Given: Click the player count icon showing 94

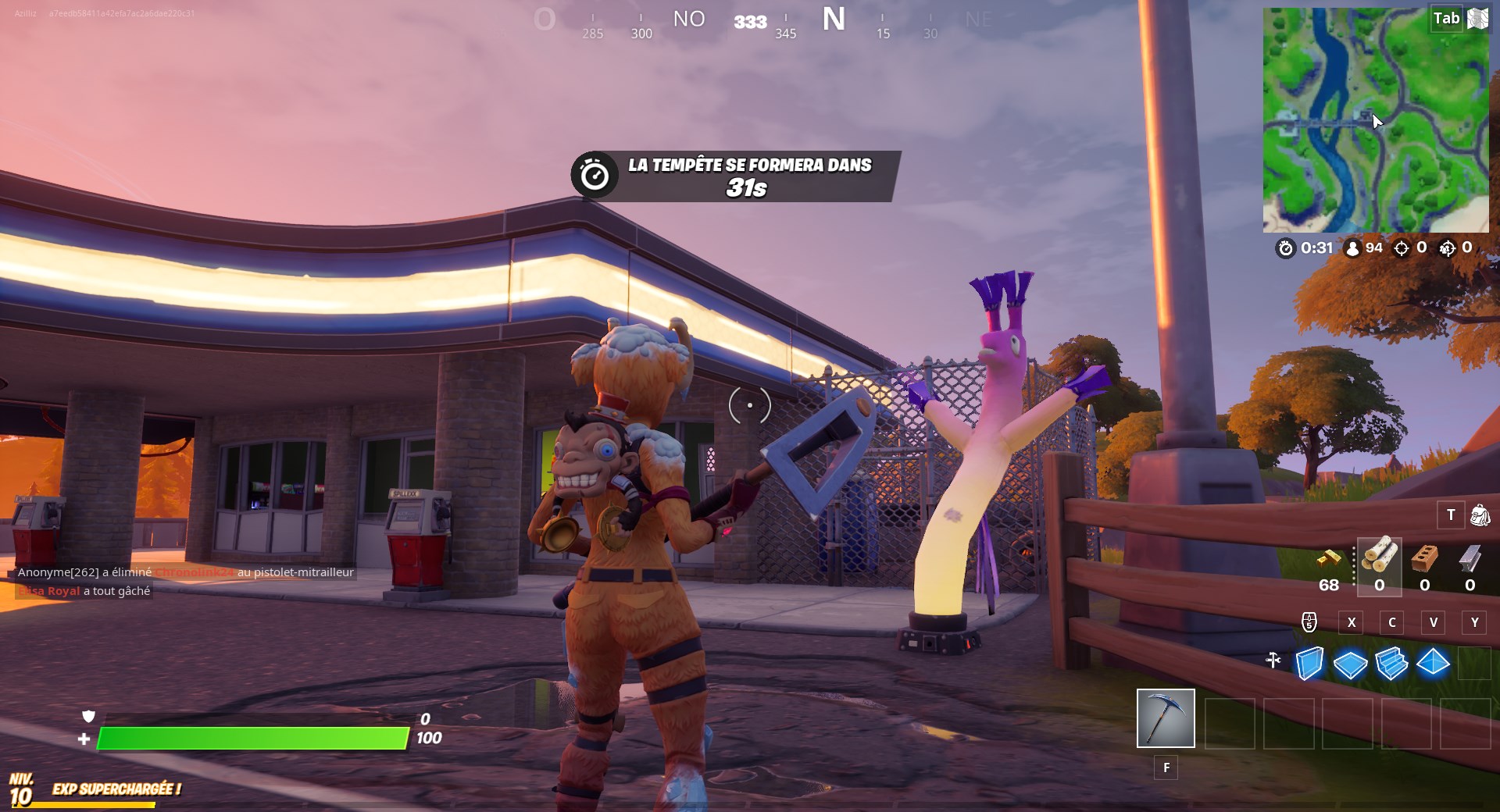Looking at the screenshot, I should coord(1352,248).
